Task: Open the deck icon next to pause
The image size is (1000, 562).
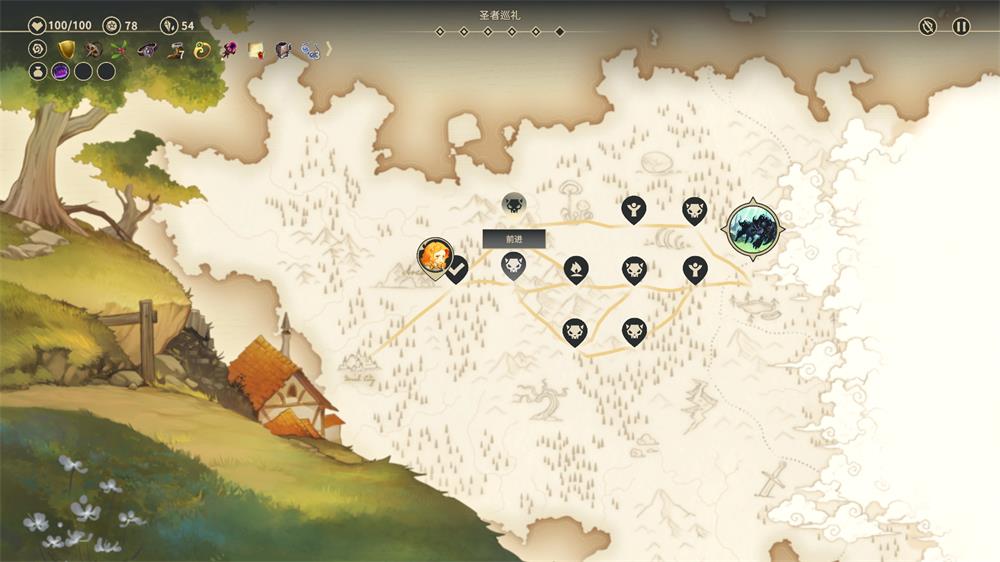Action: click(928, 27)
